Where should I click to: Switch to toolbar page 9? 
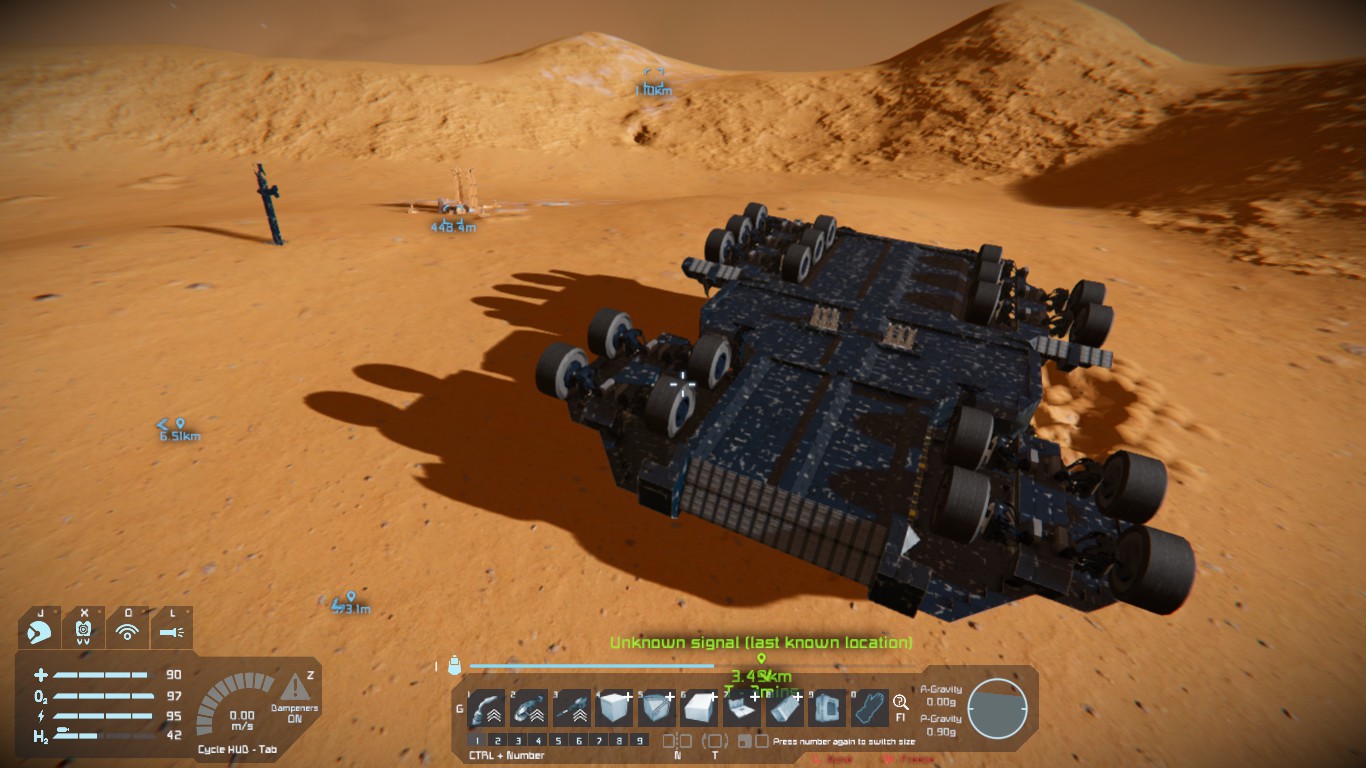(639, 741)
